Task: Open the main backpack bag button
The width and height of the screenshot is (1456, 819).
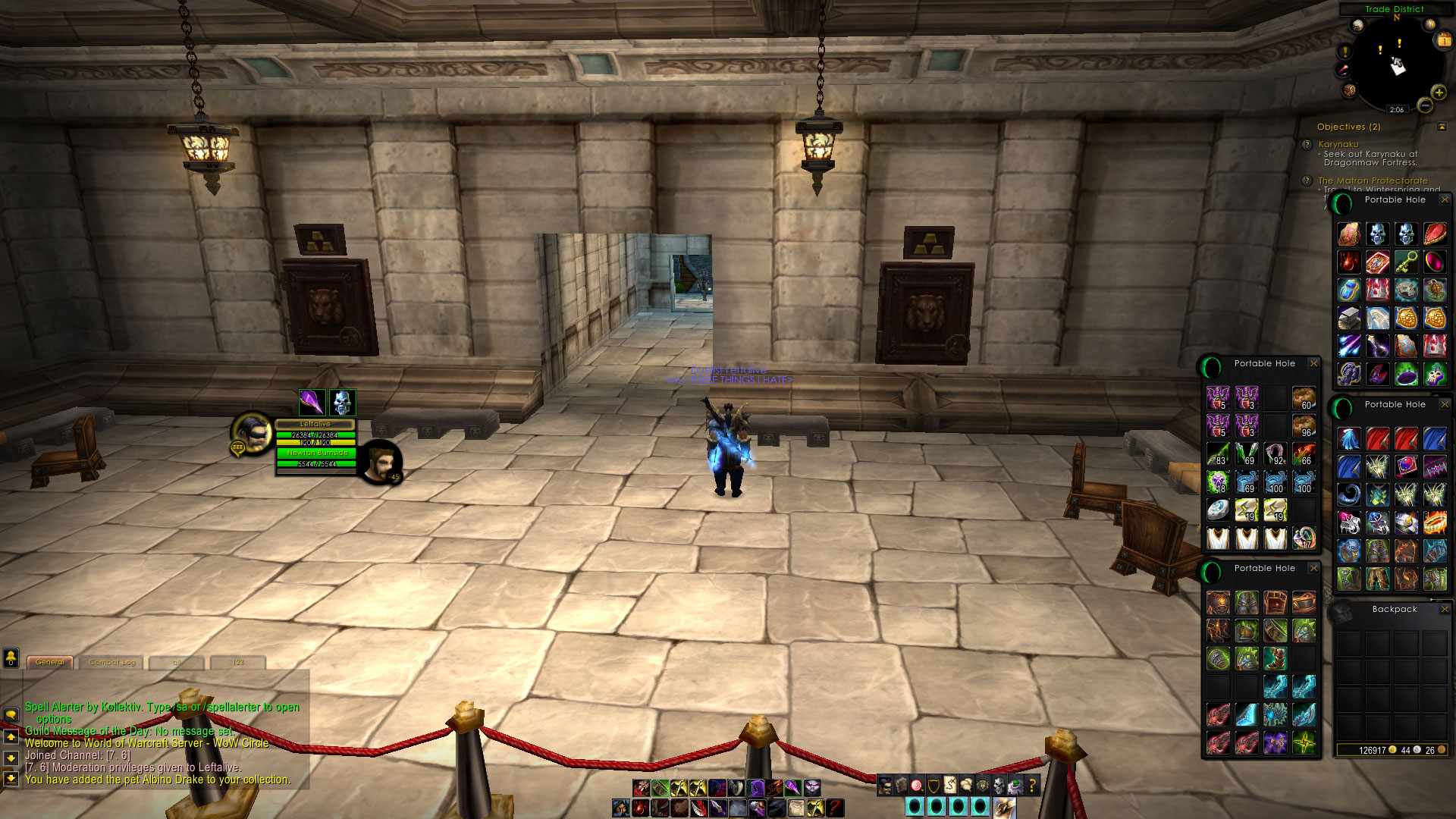Action: click(x=1005, y=806)
